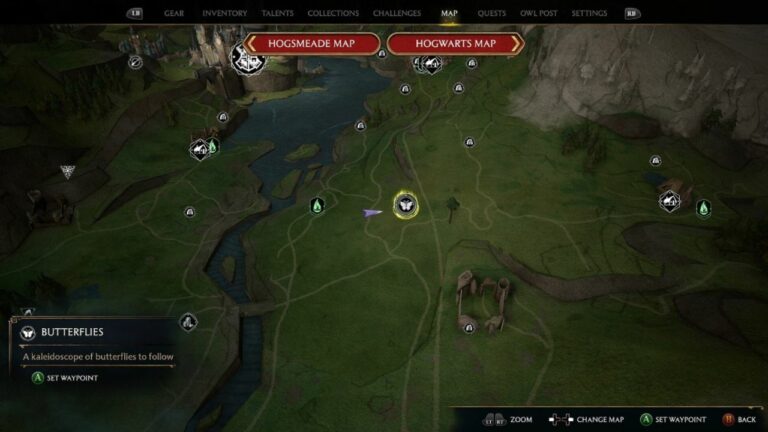Open the Gear tab

coord(173,14)
